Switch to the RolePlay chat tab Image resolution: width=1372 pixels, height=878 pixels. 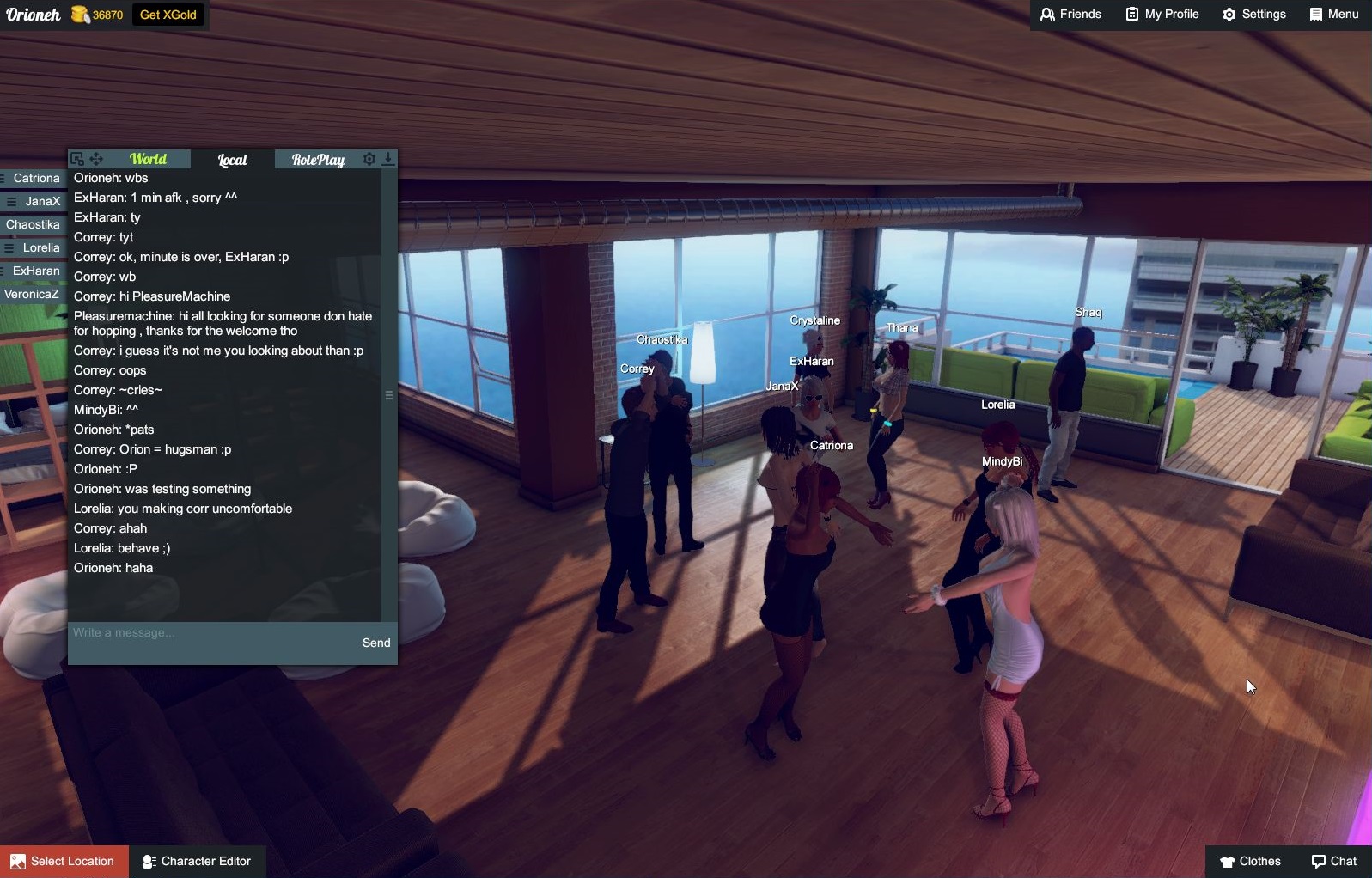coord(318,160)
